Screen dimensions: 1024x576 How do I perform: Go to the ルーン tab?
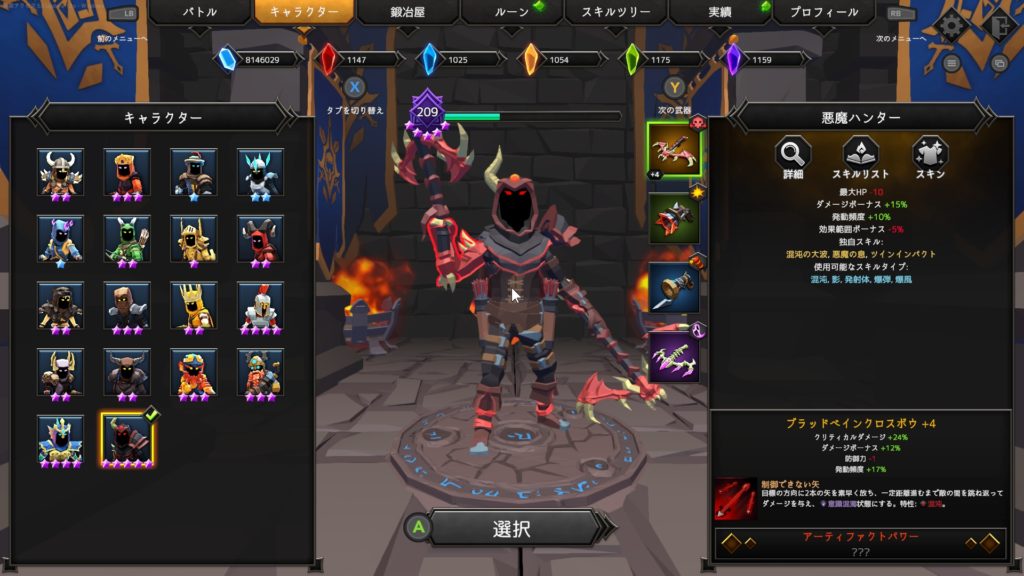tap(511, 13)
